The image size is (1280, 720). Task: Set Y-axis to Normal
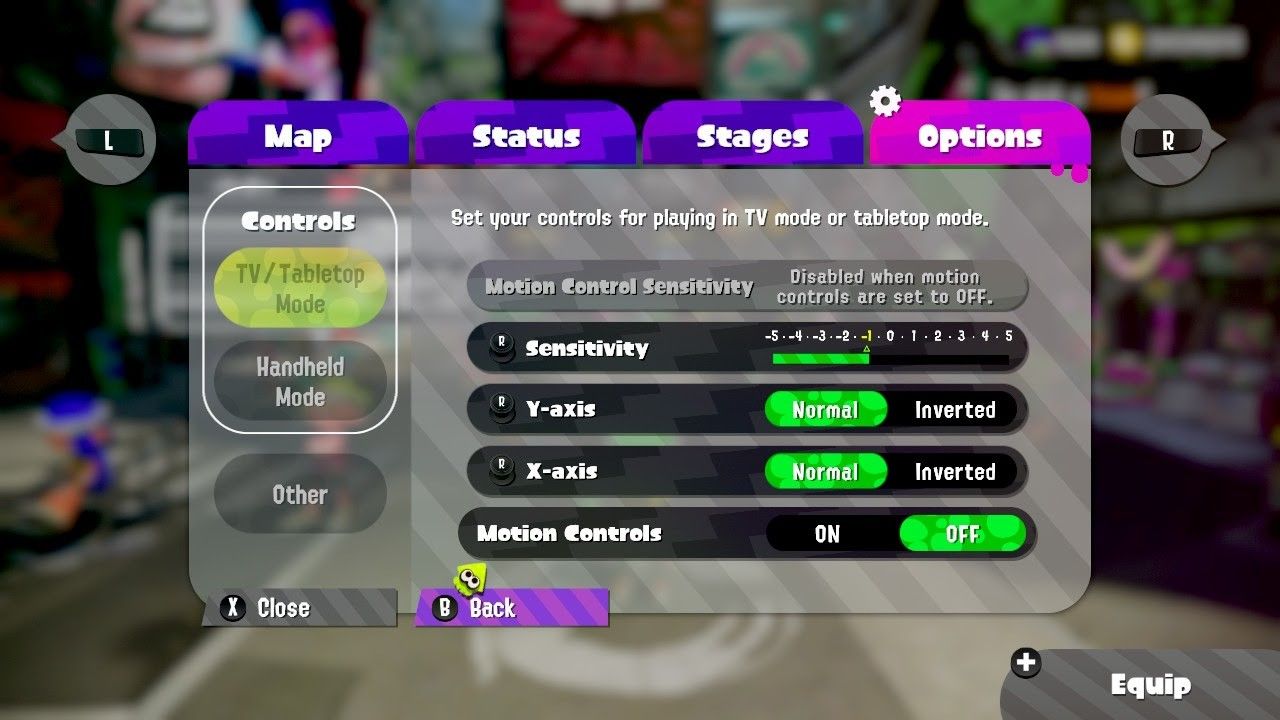pos(826,410)
